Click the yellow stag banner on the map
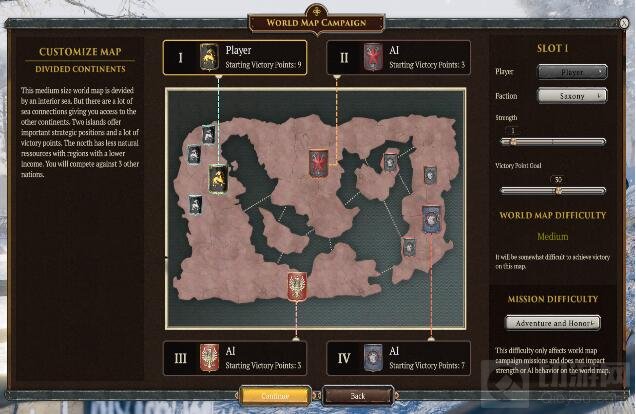Viewport: 636px width, 414px height. (218, 178)
